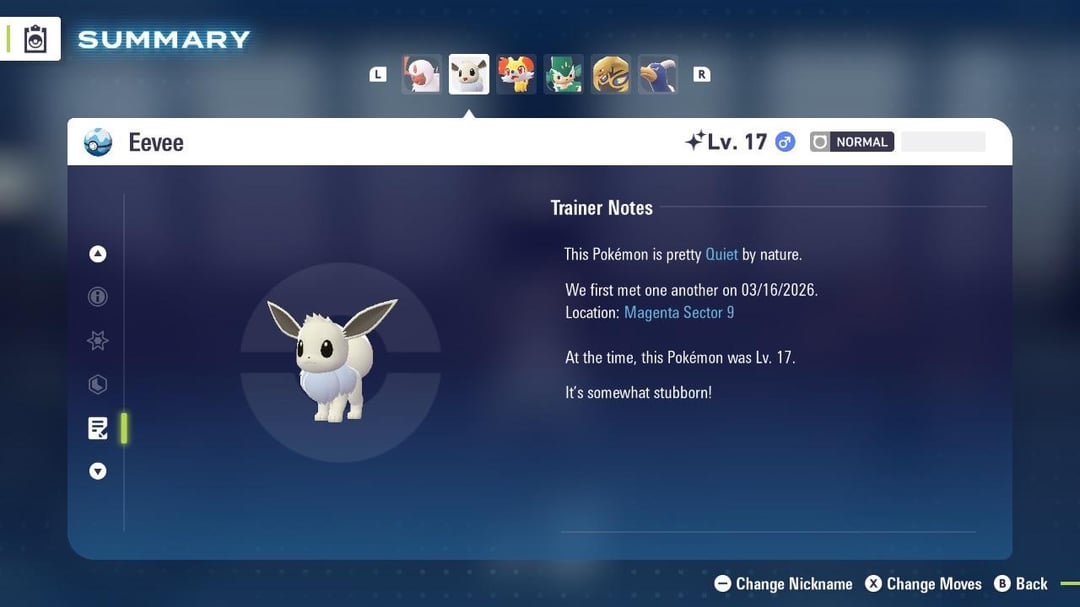The height and width of the screenshot is (607, 1080).
Task: Switch to the Fennekin party portrait
Action: (x=517, y=74)
